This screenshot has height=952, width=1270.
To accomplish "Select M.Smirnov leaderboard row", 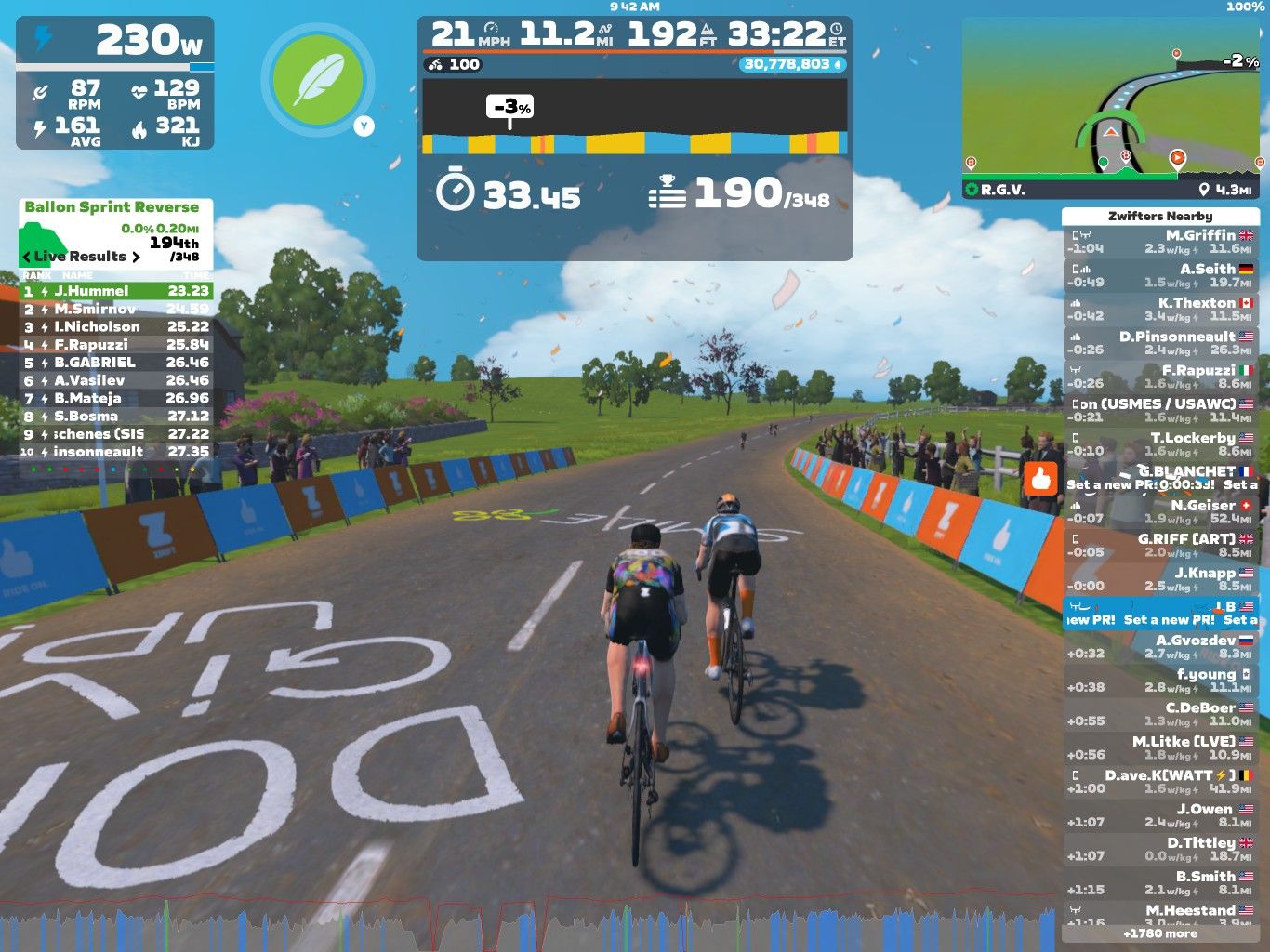I will coord(116,309).
